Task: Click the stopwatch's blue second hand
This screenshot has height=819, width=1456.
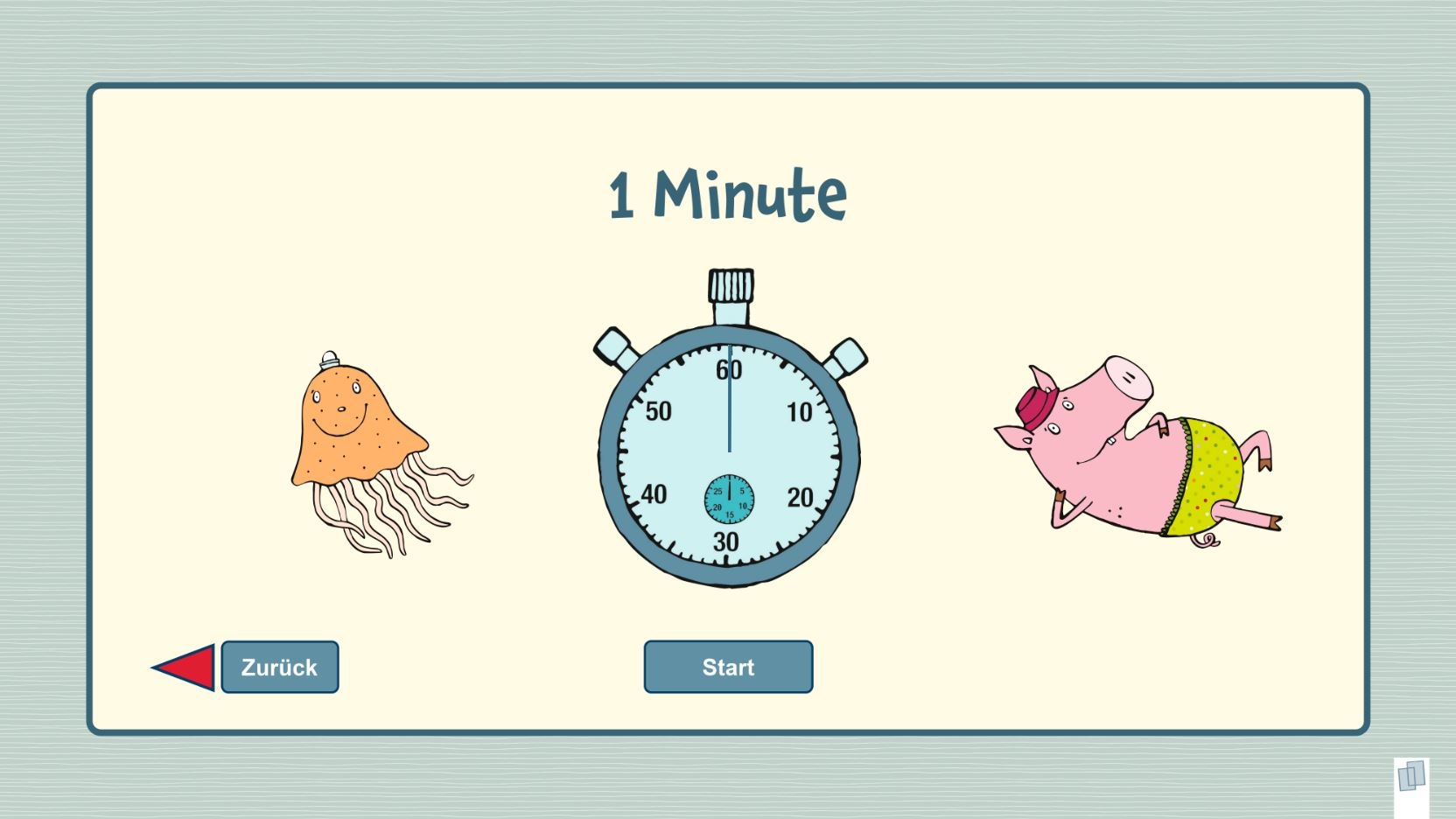Action: coord(729,411)
